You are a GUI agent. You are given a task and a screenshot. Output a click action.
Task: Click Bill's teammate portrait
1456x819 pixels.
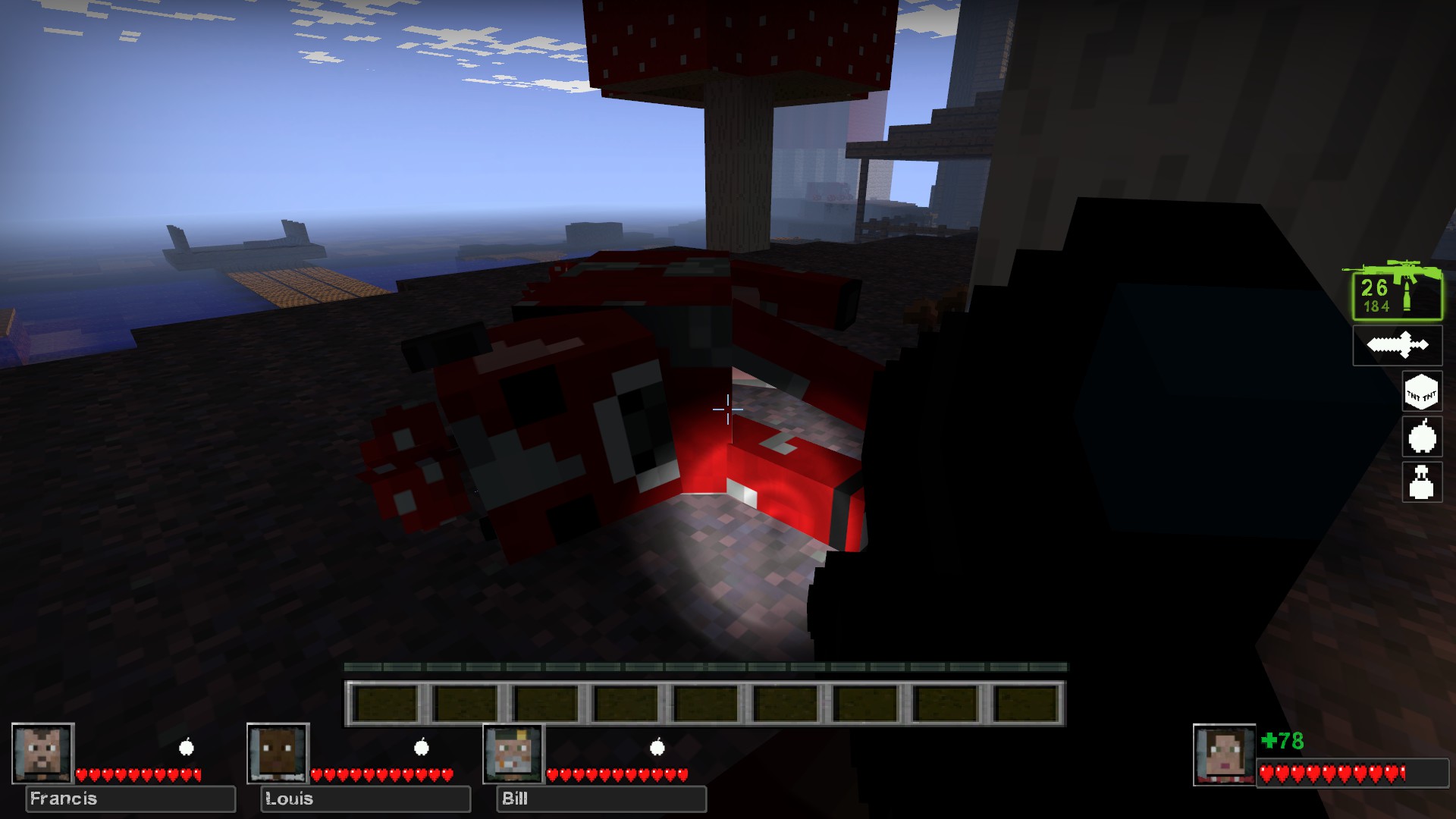(x=513, y=753)
